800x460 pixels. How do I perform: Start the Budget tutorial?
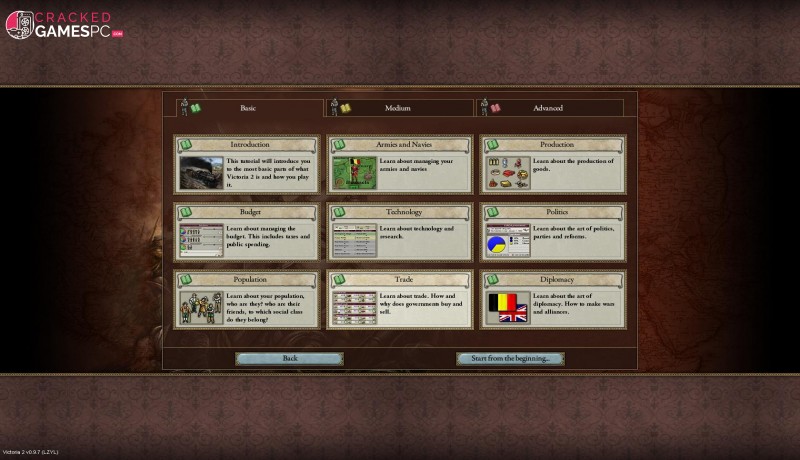pyautogui.click(x=247, y=233)
